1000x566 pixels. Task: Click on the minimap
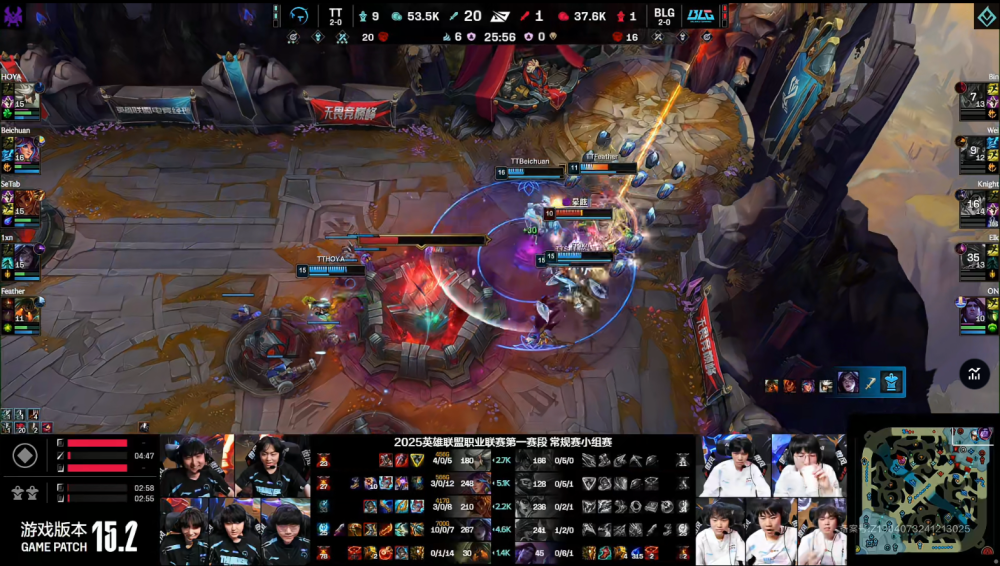pos(922,490)
